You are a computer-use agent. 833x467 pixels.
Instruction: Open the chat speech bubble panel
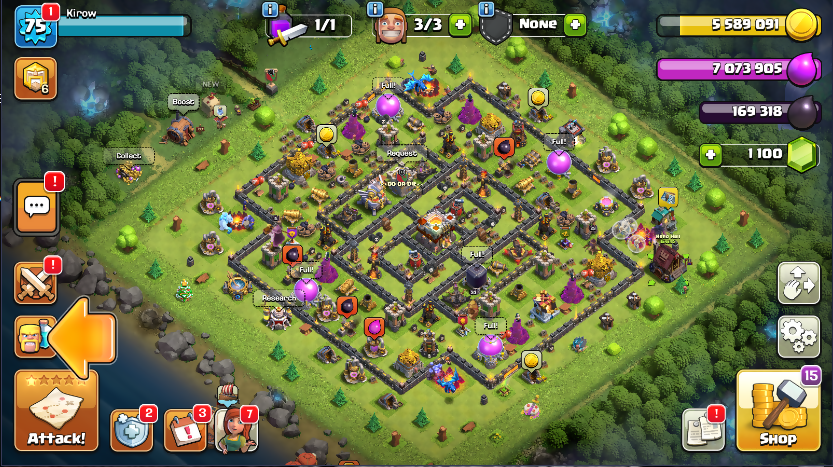(x=37, y=207)
